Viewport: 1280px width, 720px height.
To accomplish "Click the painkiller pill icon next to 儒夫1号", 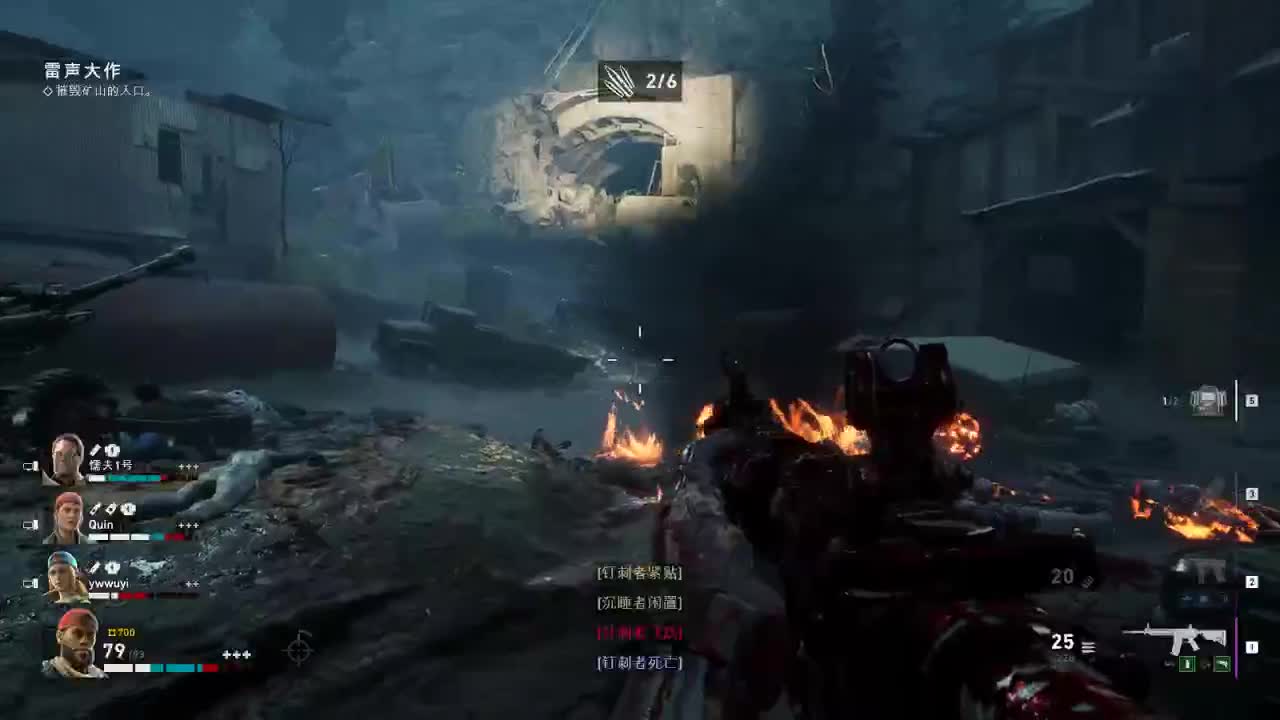I will point(111,451).
